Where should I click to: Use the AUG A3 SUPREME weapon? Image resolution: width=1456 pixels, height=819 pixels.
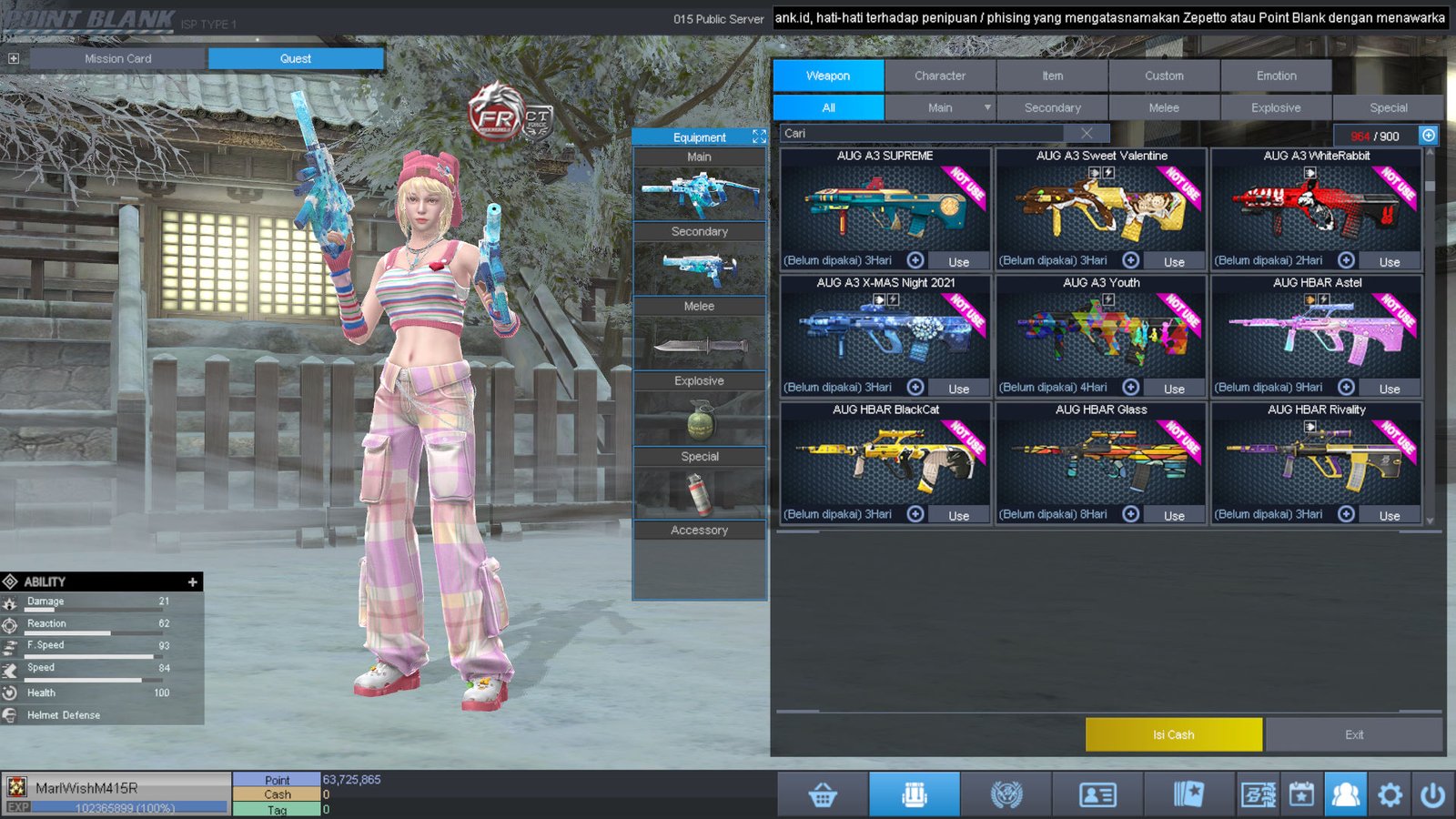958,261
